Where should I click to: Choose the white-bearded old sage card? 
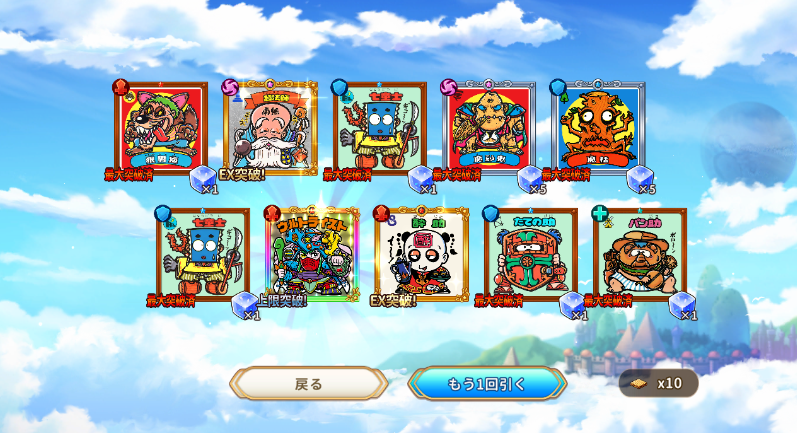point(270,127)
